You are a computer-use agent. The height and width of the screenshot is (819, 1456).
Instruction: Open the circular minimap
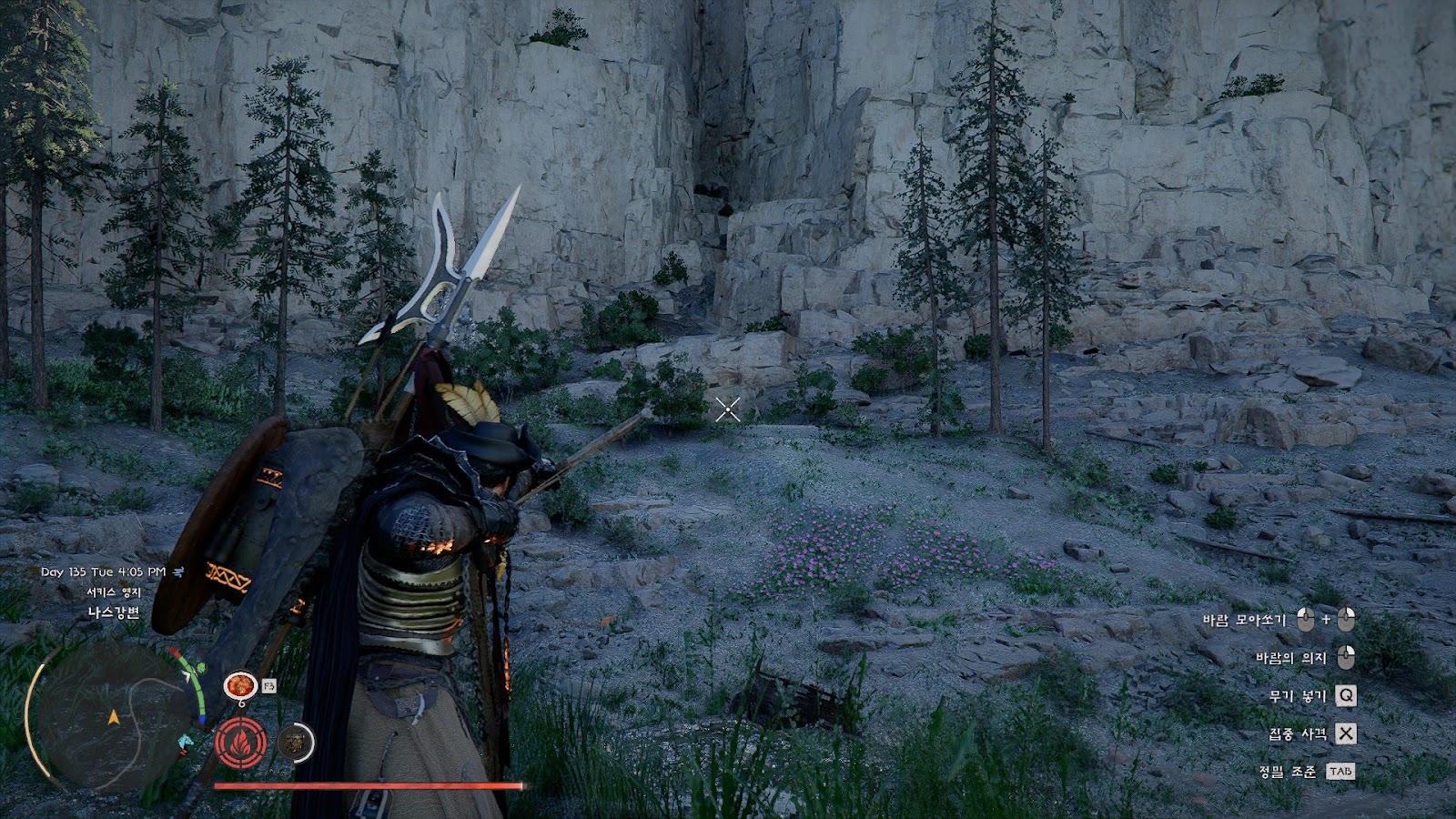click(x=111, y=716)
